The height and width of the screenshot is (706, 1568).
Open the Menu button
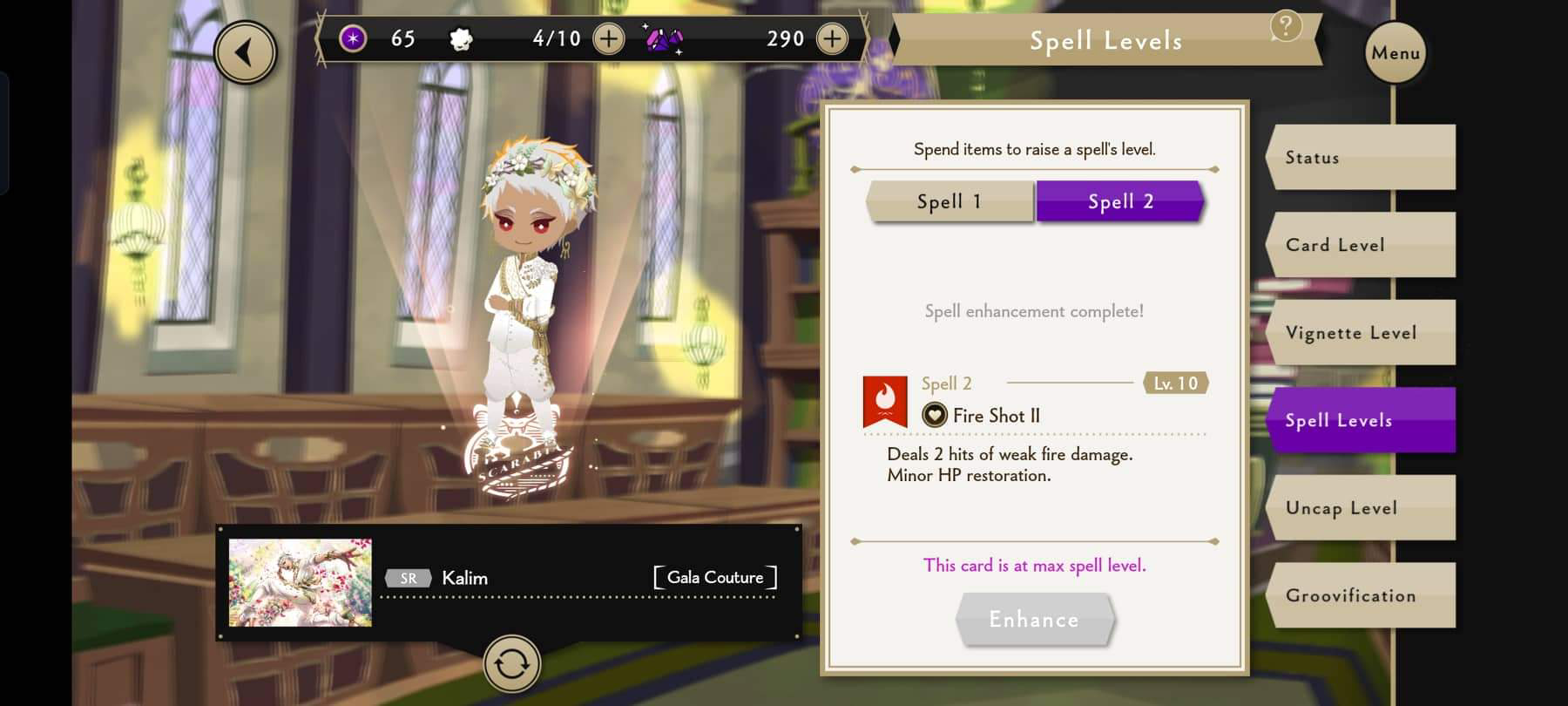pyautogui.click(x=1396, y=53)
